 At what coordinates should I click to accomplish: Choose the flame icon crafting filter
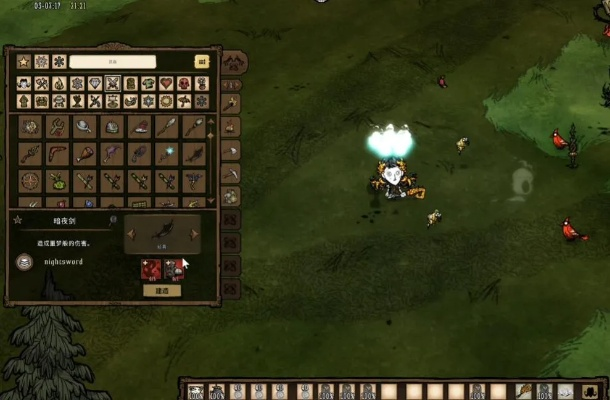[59, 83]
